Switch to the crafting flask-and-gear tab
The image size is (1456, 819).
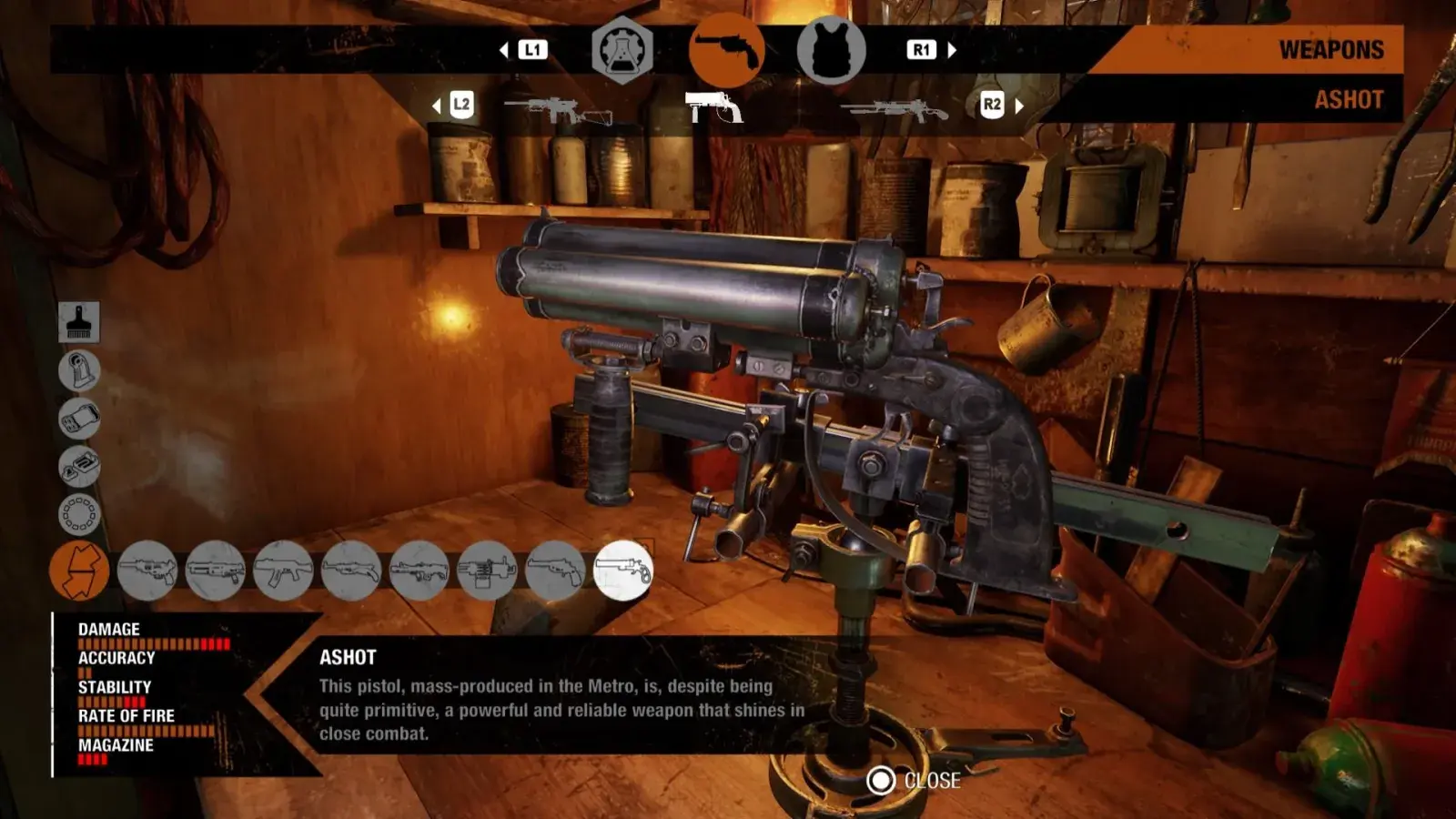[622, 51]
